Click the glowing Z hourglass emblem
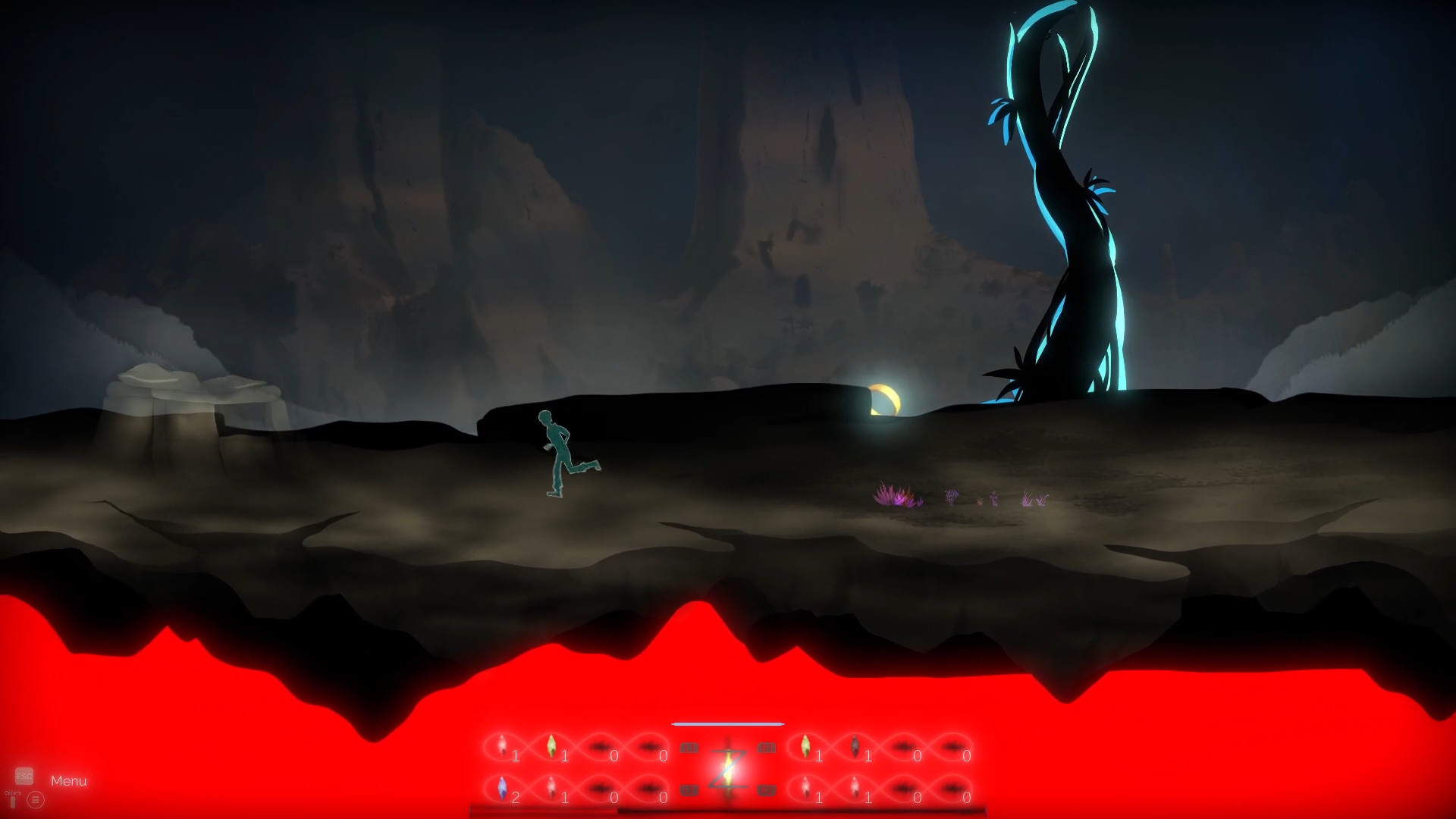 coord(728,764)
